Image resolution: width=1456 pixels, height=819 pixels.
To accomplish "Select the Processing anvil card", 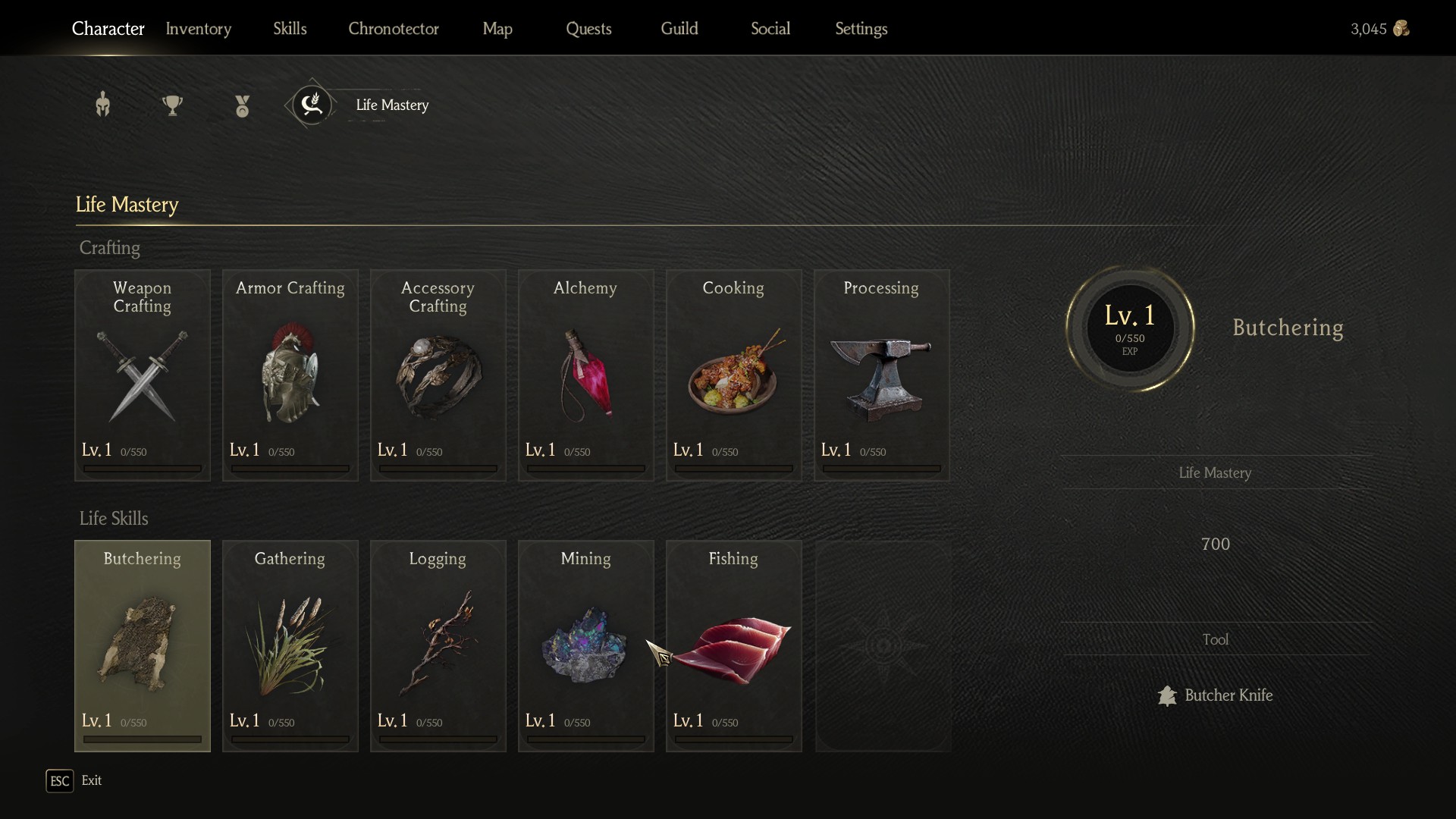I will (881, 375).
